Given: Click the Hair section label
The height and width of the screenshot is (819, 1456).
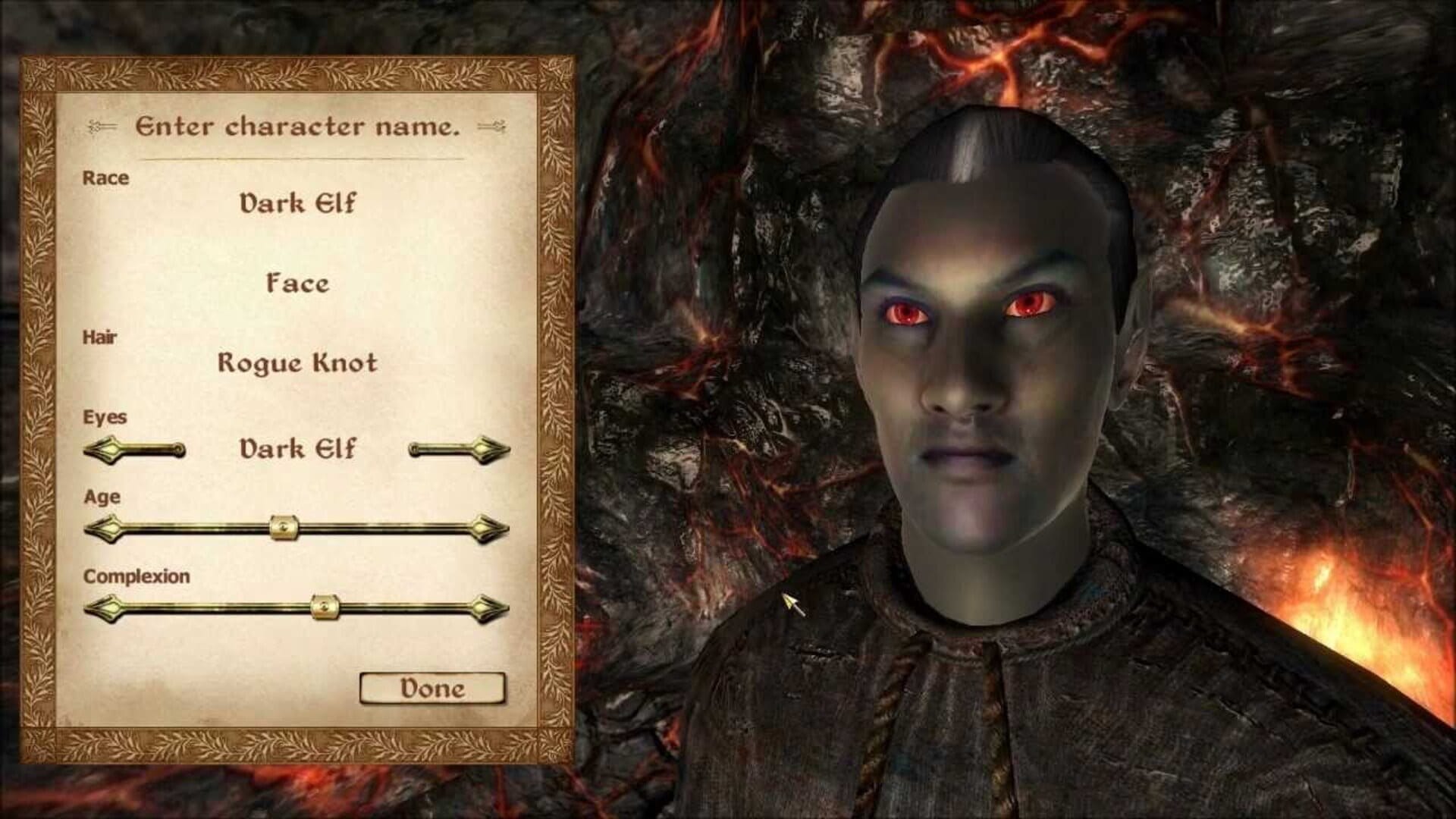Looking at the screenshot, I should 99,341.
